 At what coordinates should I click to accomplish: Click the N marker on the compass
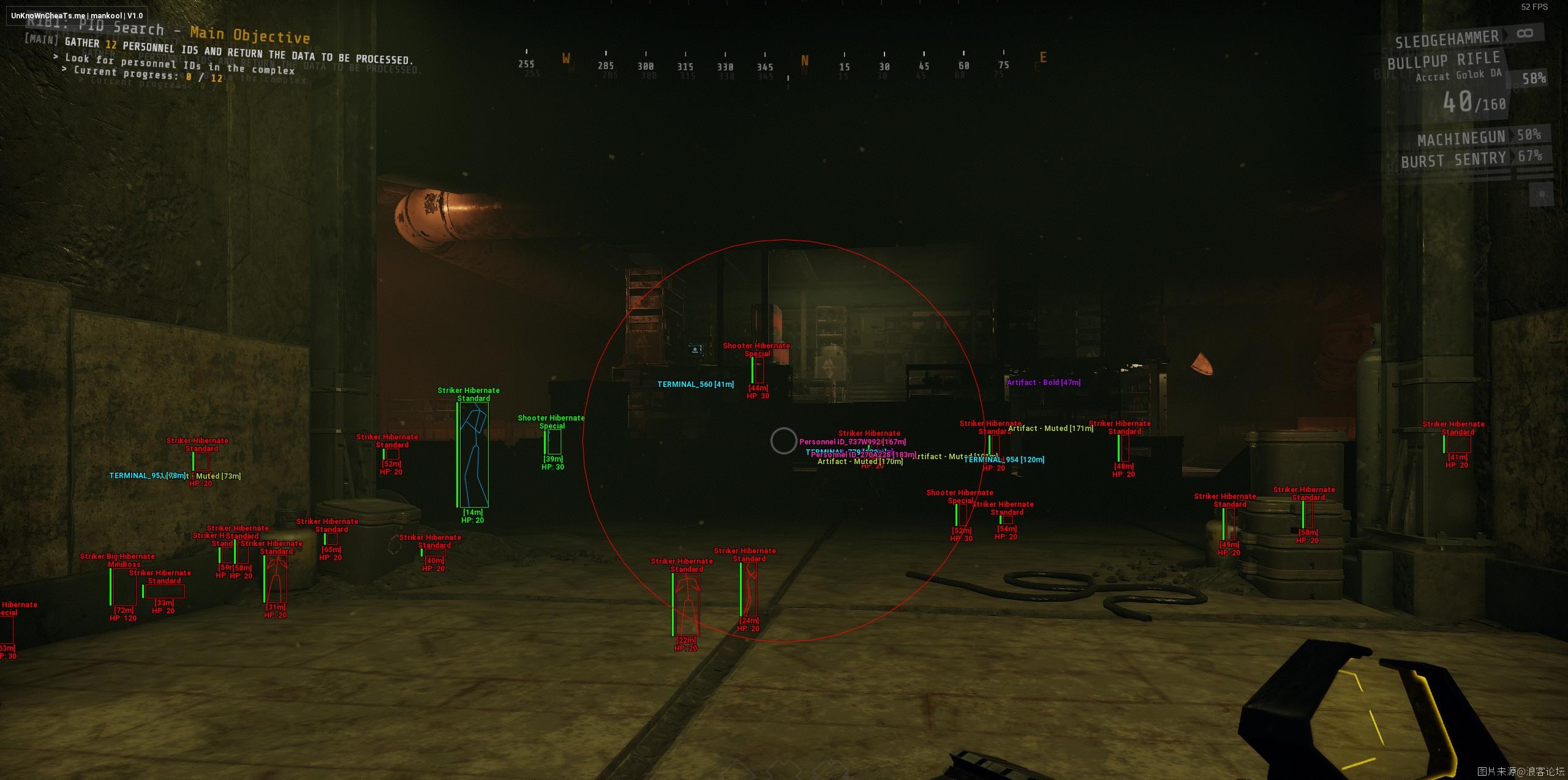tap(804, 61)
